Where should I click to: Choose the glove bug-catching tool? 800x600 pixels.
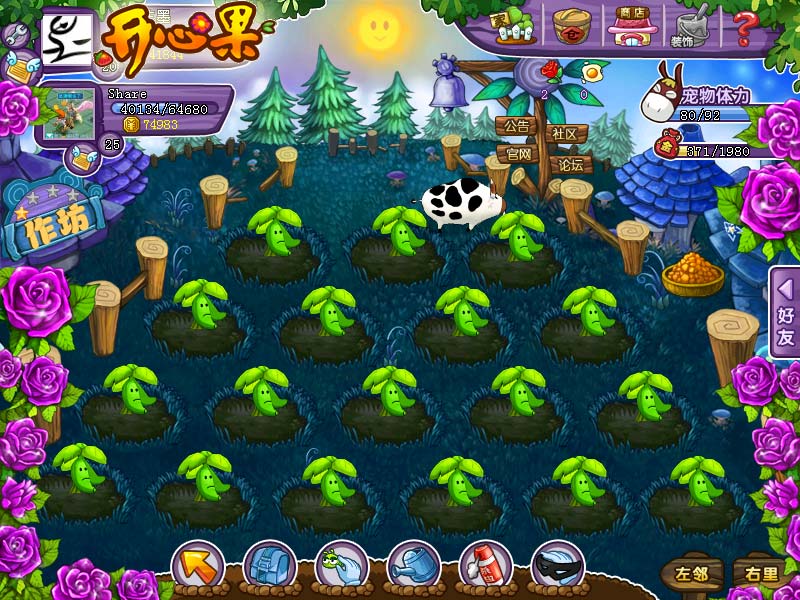[x=341, y=567]
